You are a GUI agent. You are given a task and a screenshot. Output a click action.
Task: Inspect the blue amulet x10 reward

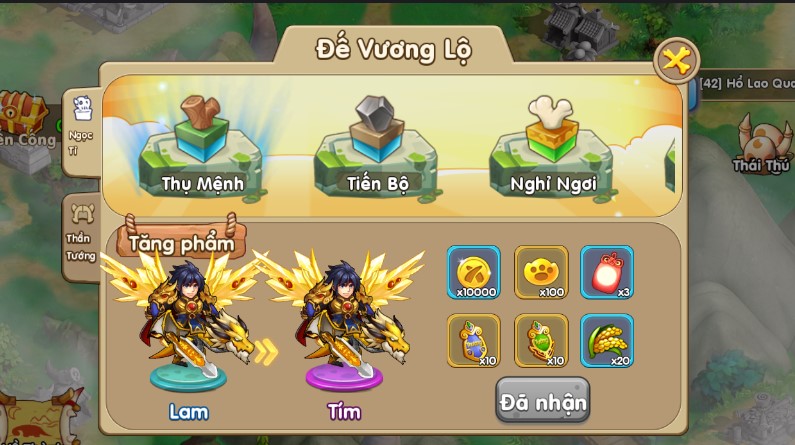tap(473, 340)
